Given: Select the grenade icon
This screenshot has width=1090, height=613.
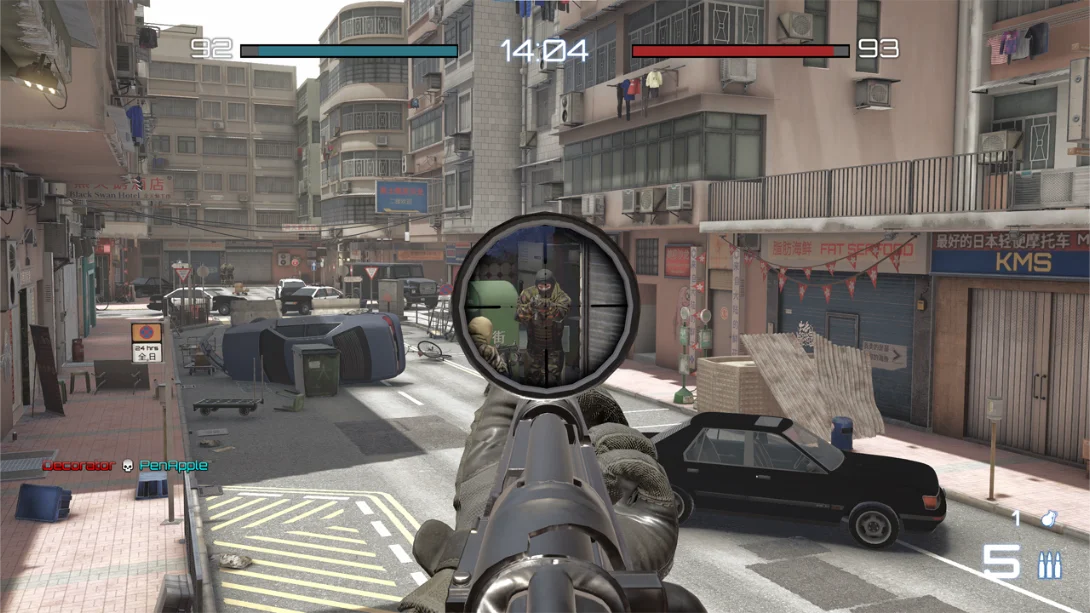Looking at the screenshot, I should [1049, 519].
